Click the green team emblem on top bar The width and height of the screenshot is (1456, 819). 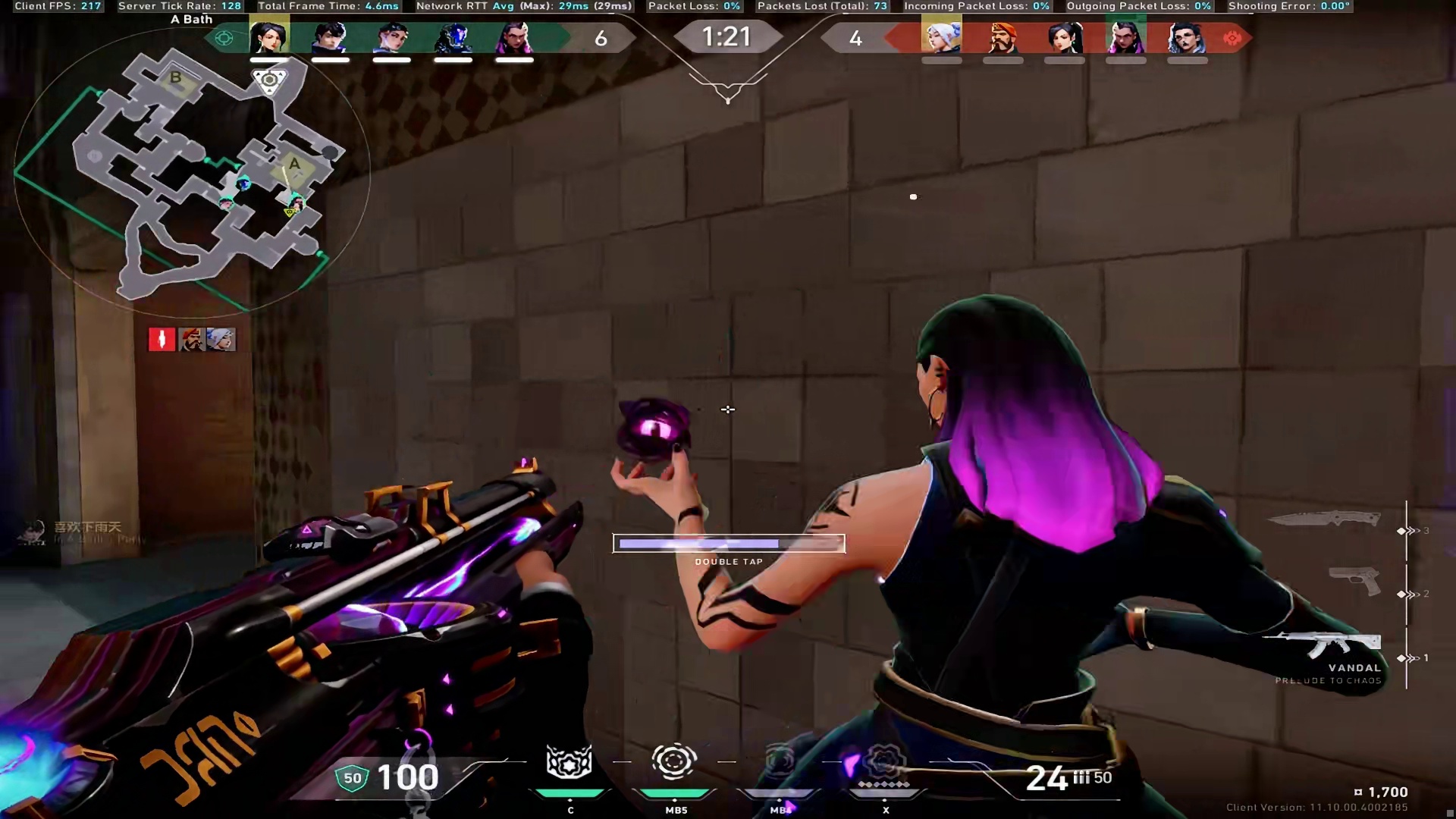tap(224, 38)
